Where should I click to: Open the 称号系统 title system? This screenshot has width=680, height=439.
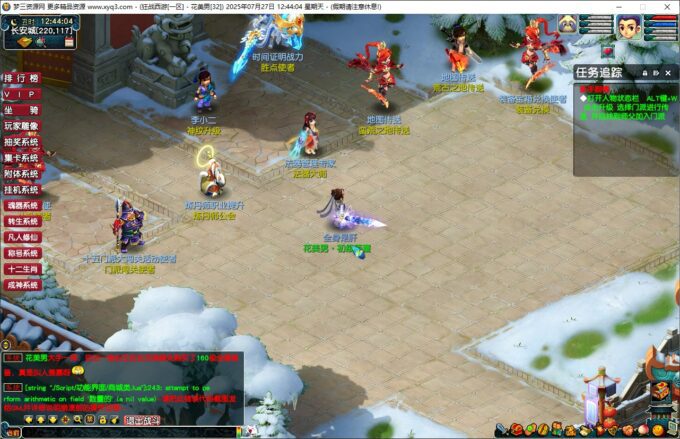click(20, 253)
